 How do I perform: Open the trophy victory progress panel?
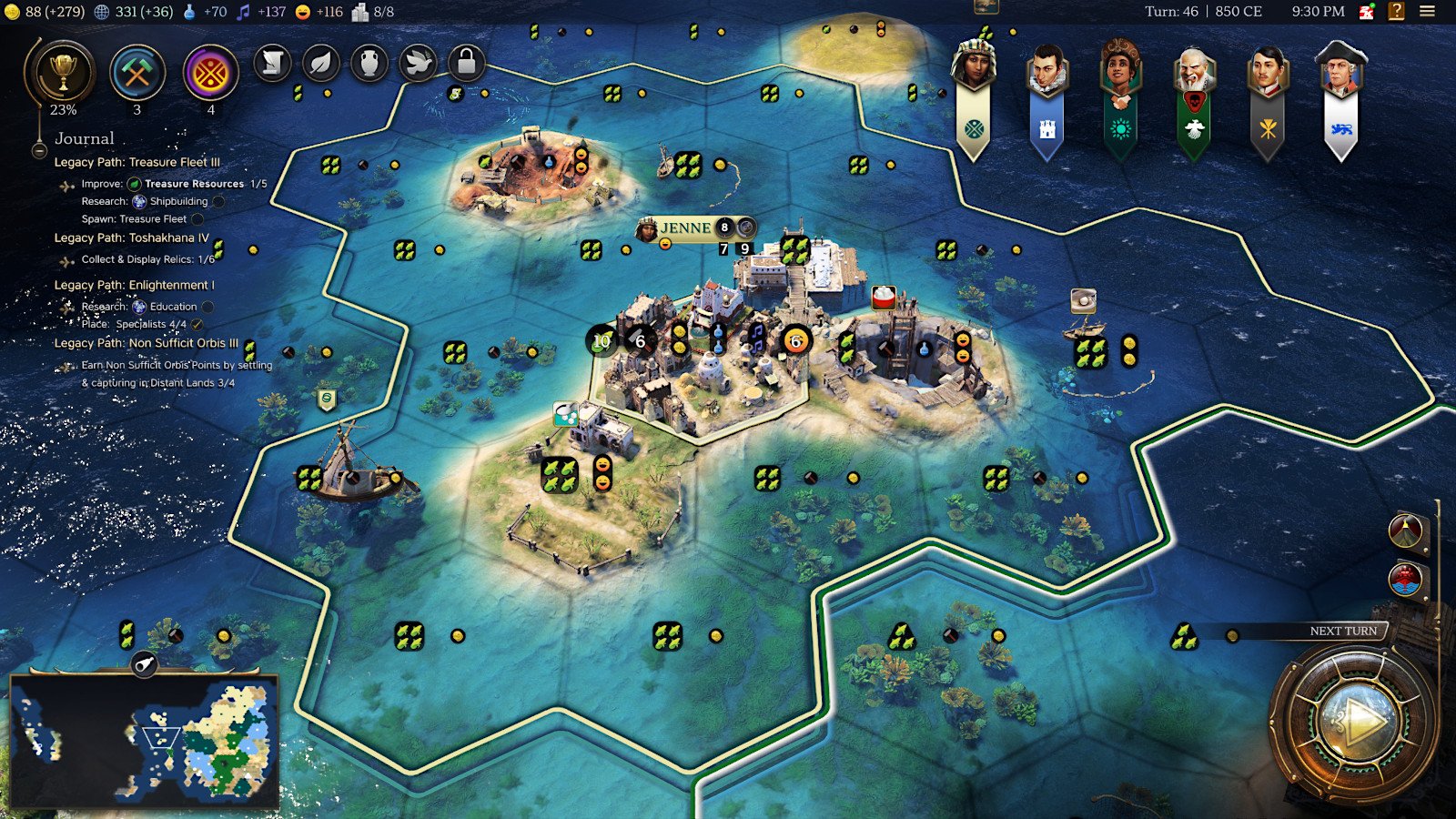[x=63, y=72]
